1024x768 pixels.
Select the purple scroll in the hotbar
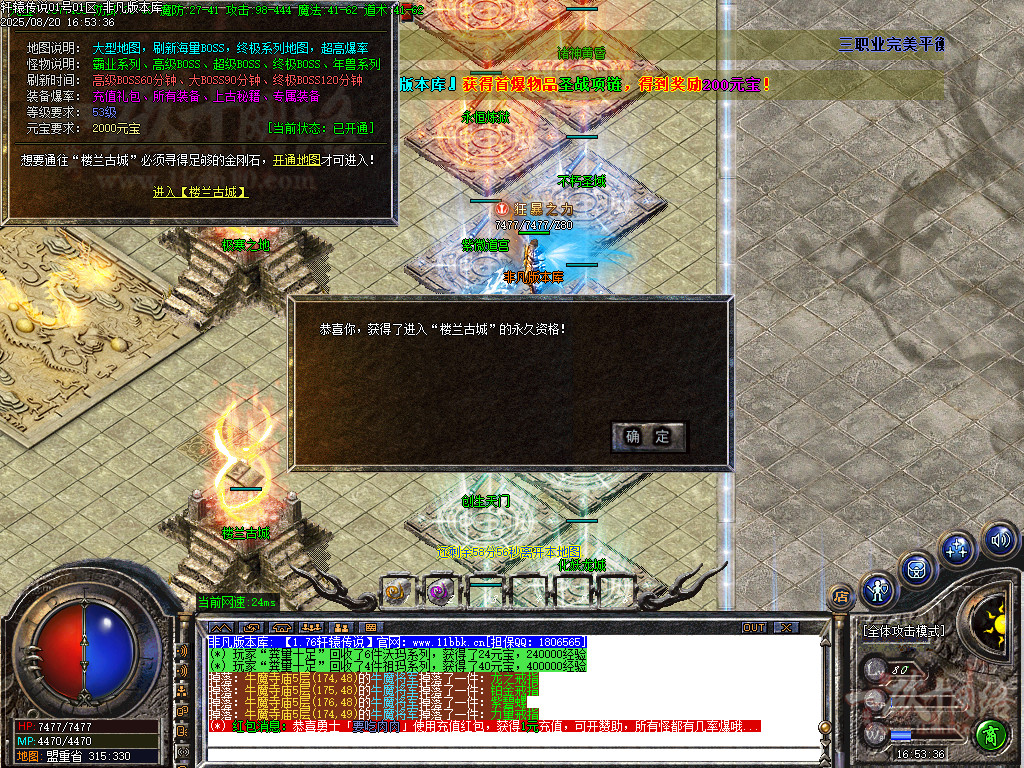click(439, 591)
